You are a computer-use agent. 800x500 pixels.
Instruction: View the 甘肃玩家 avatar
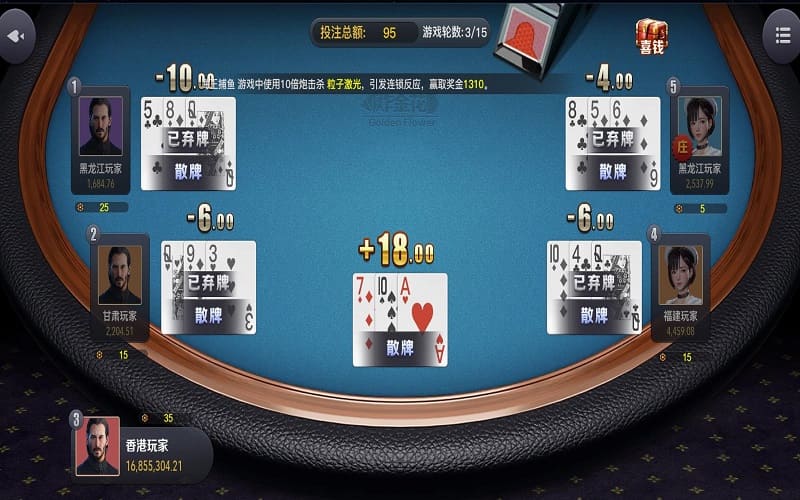[119, 274]
